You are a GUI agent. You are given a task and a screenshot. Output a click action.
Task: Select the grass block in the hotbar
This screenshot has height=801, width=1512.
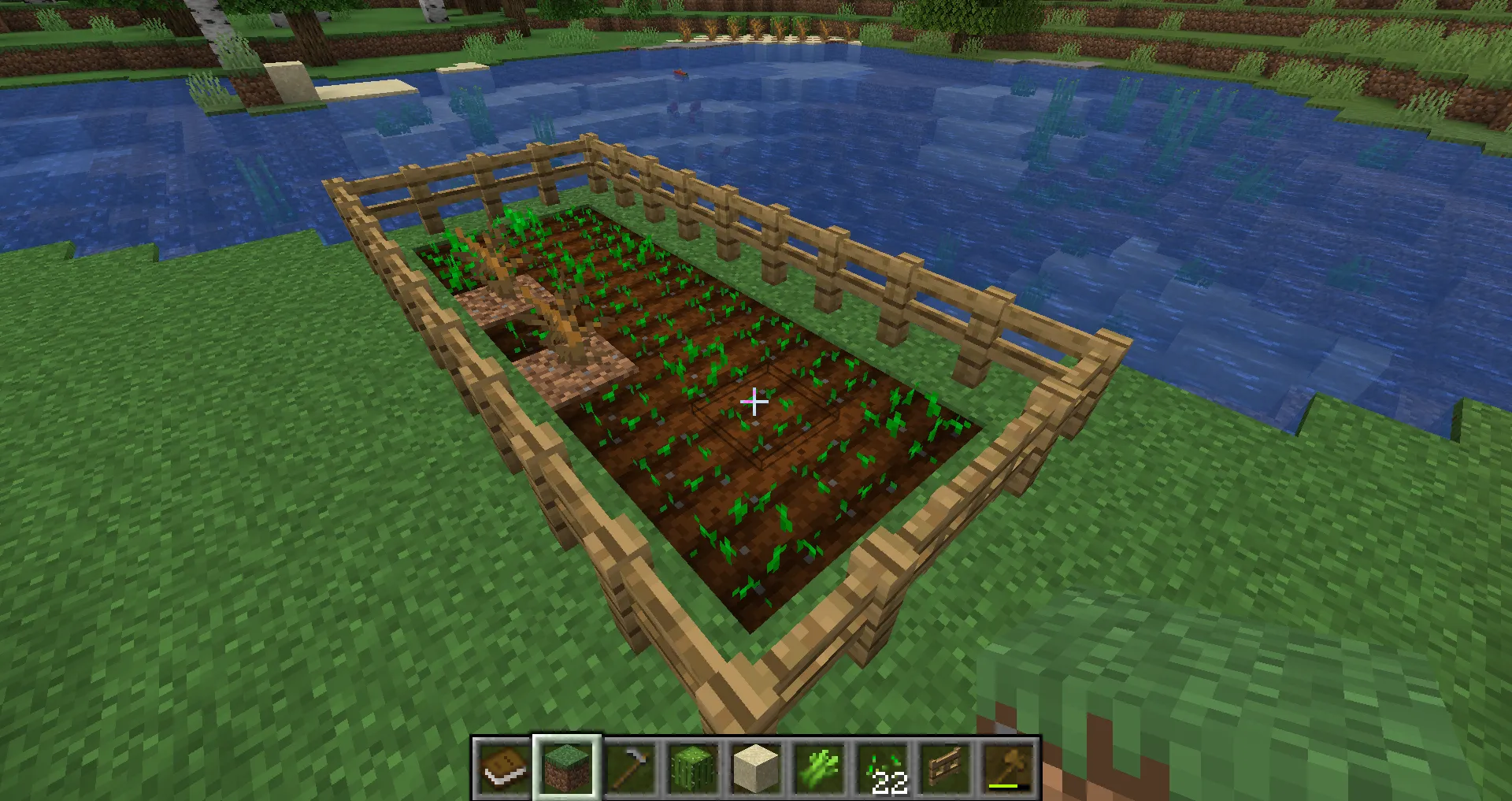point(566,768)
